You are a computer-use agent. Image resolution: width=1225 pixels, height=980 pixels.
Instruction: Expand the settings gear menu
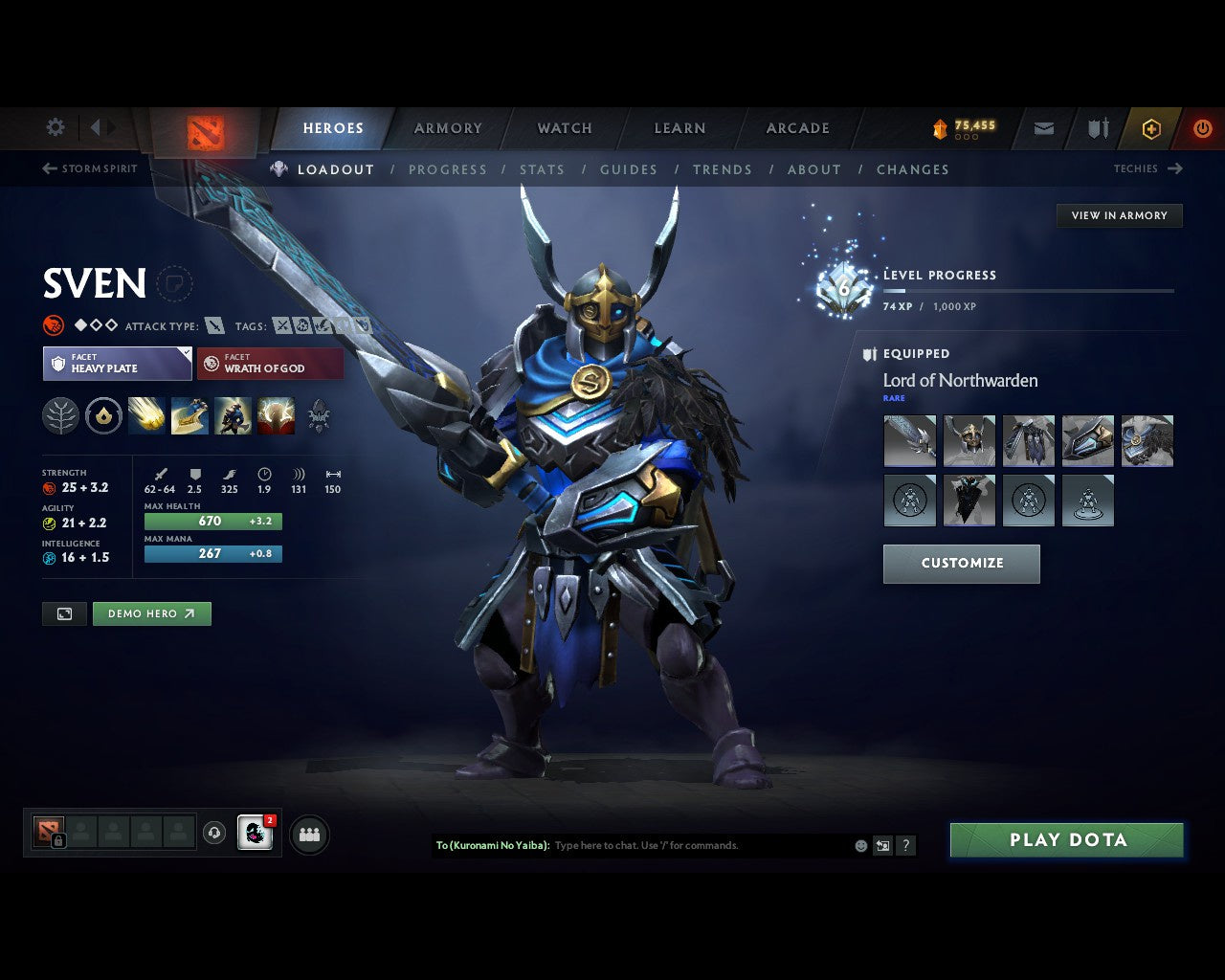pyautogui.click(x=55, y=127)
